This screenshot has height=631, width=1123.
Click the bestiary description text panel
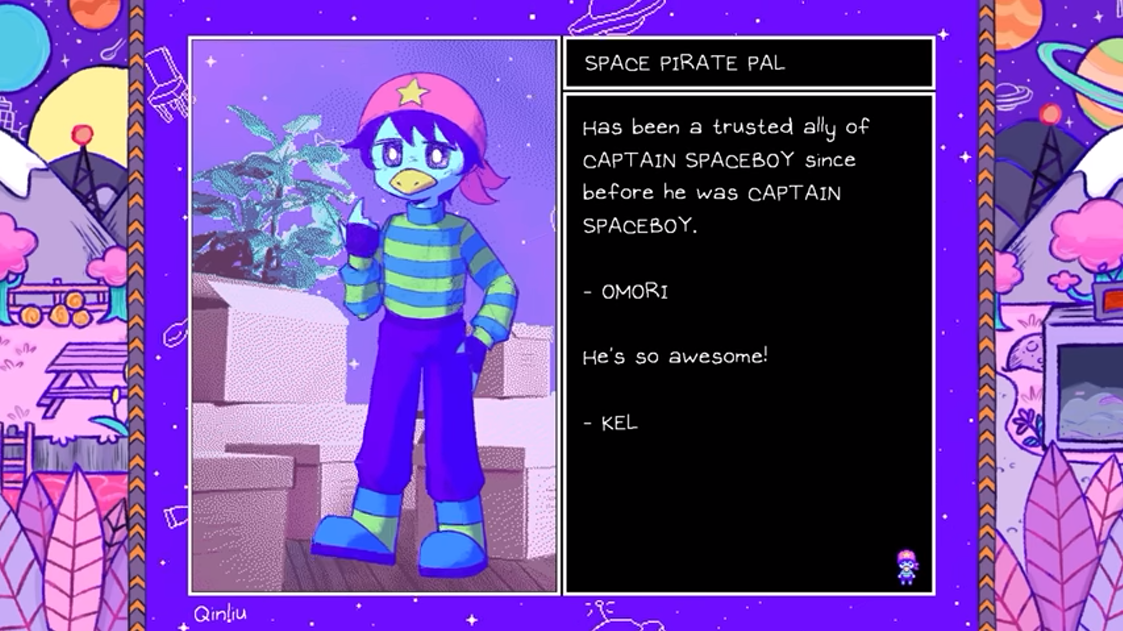749,343
